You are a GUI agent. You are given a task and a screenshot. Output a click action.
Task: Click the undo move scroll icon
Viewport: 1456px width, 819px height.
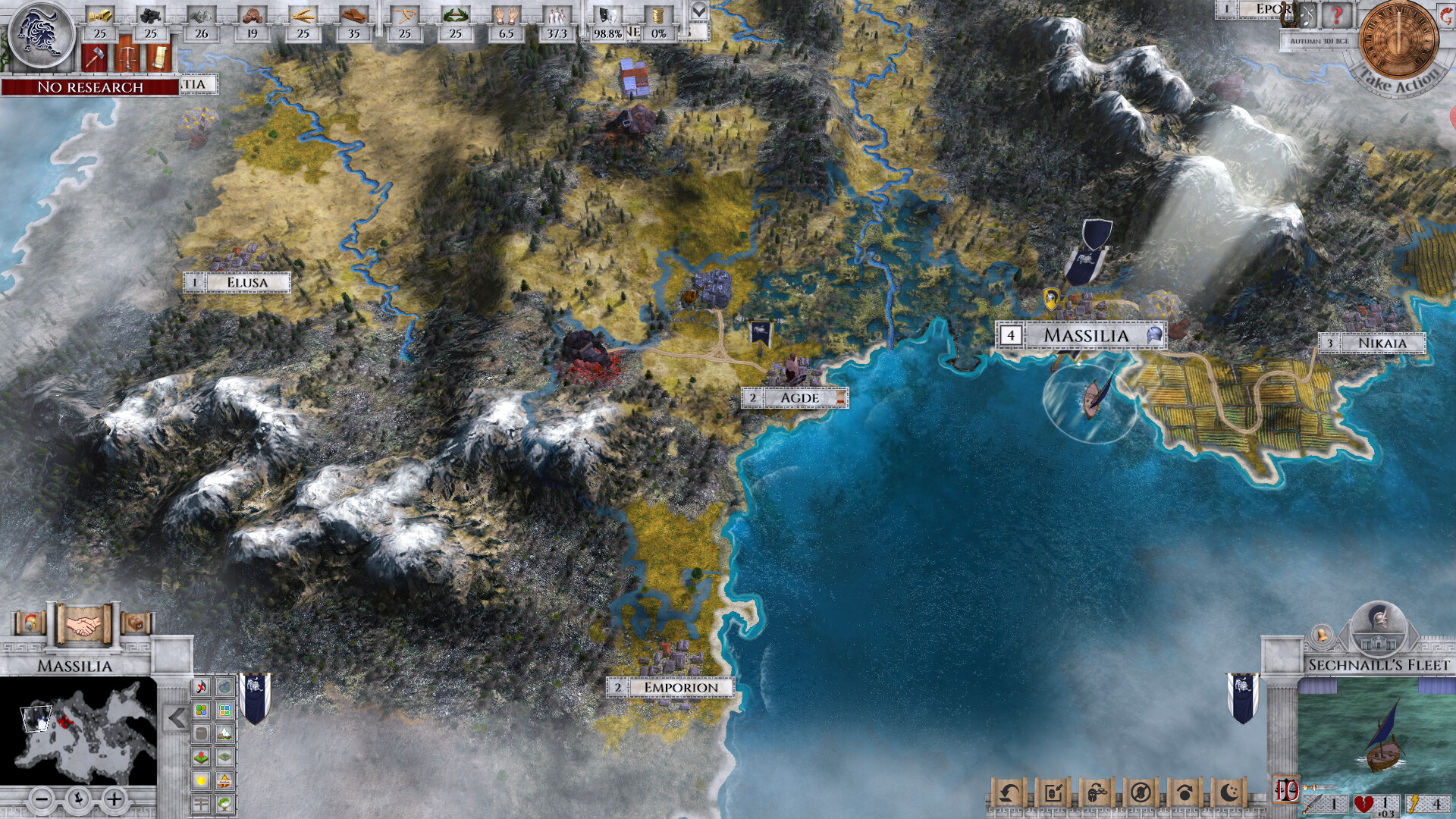click(1011, 793)
